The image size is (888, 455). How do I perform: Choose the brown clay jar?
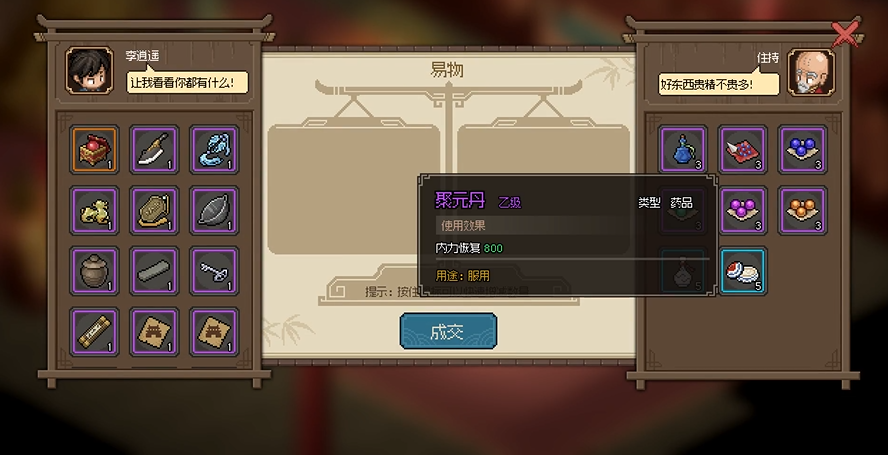95,270
